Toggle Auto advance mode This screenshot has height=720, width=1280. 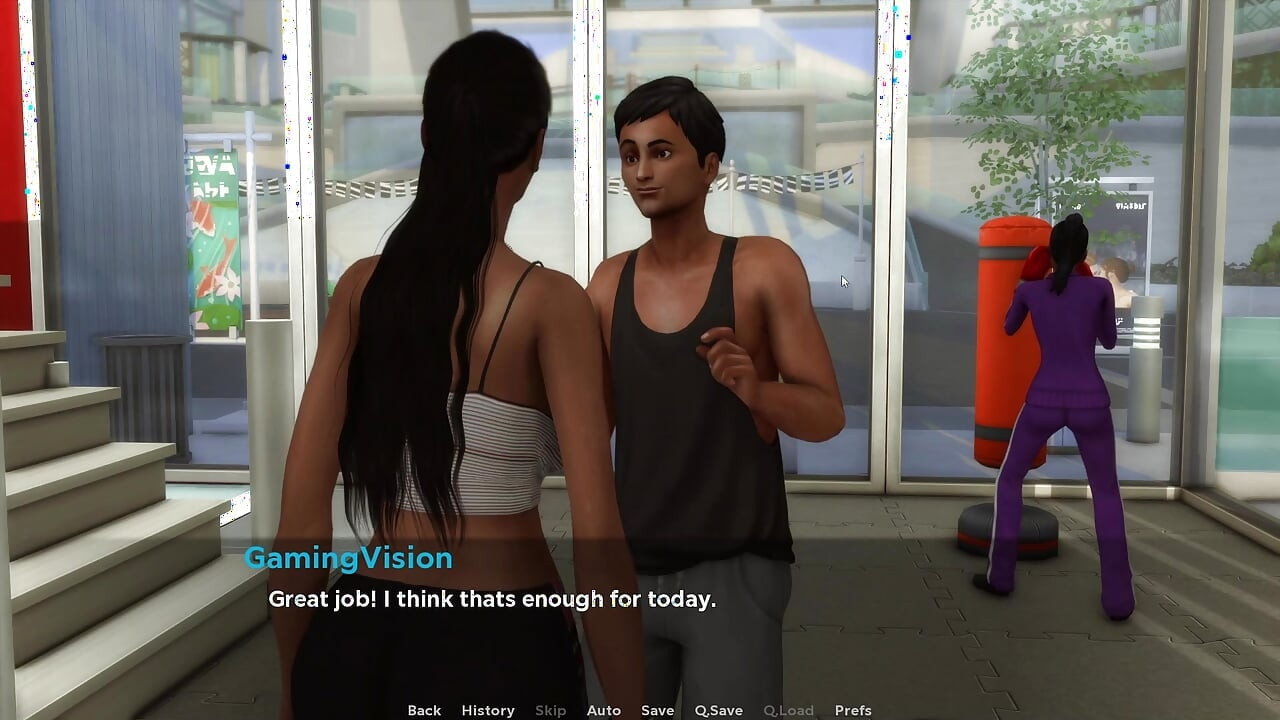(x=604, y=710)
